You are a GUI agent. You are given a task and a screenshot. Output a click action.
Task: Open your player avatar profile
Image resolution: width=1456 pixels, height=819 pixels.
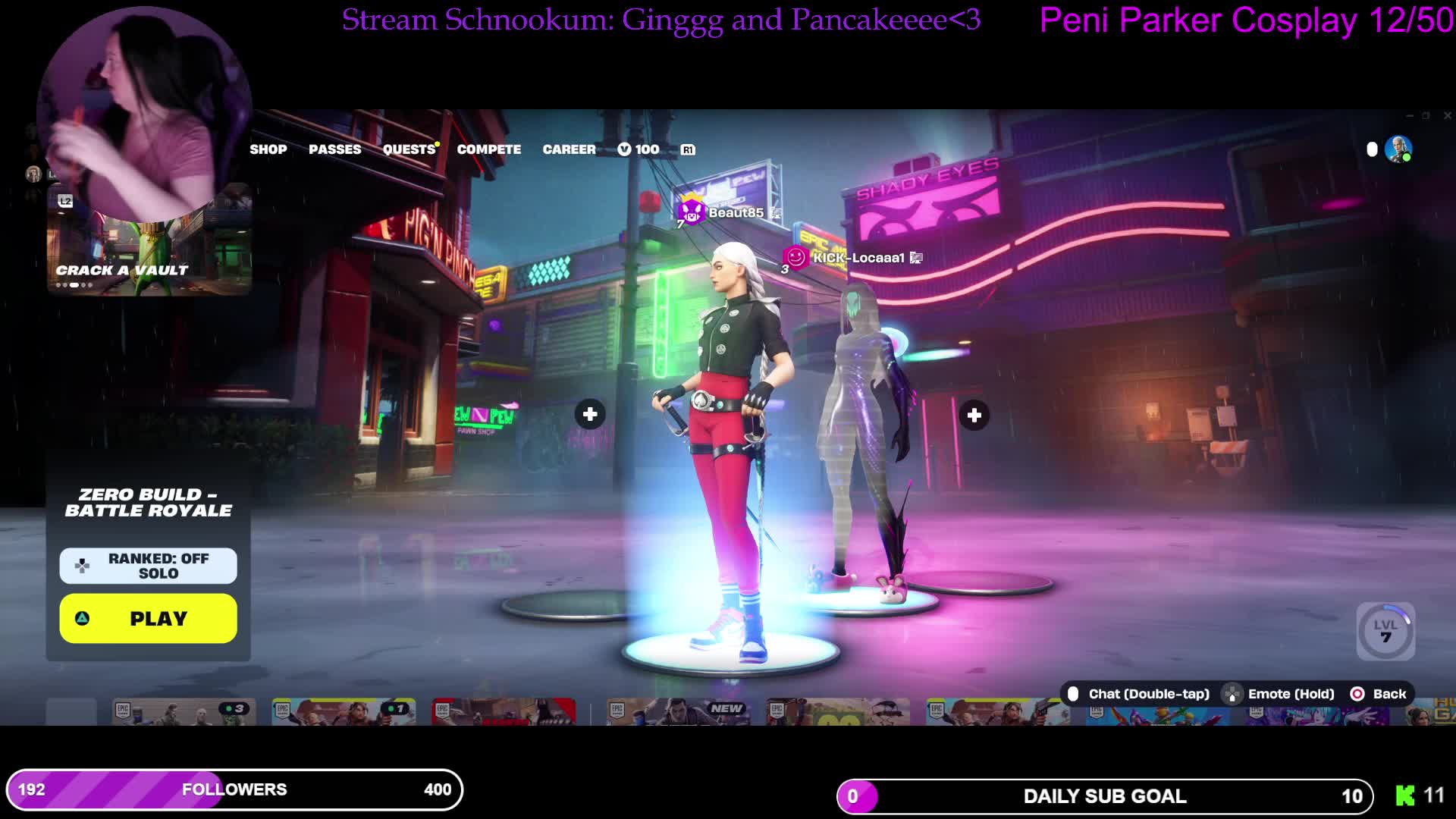tap(1396, 149)
